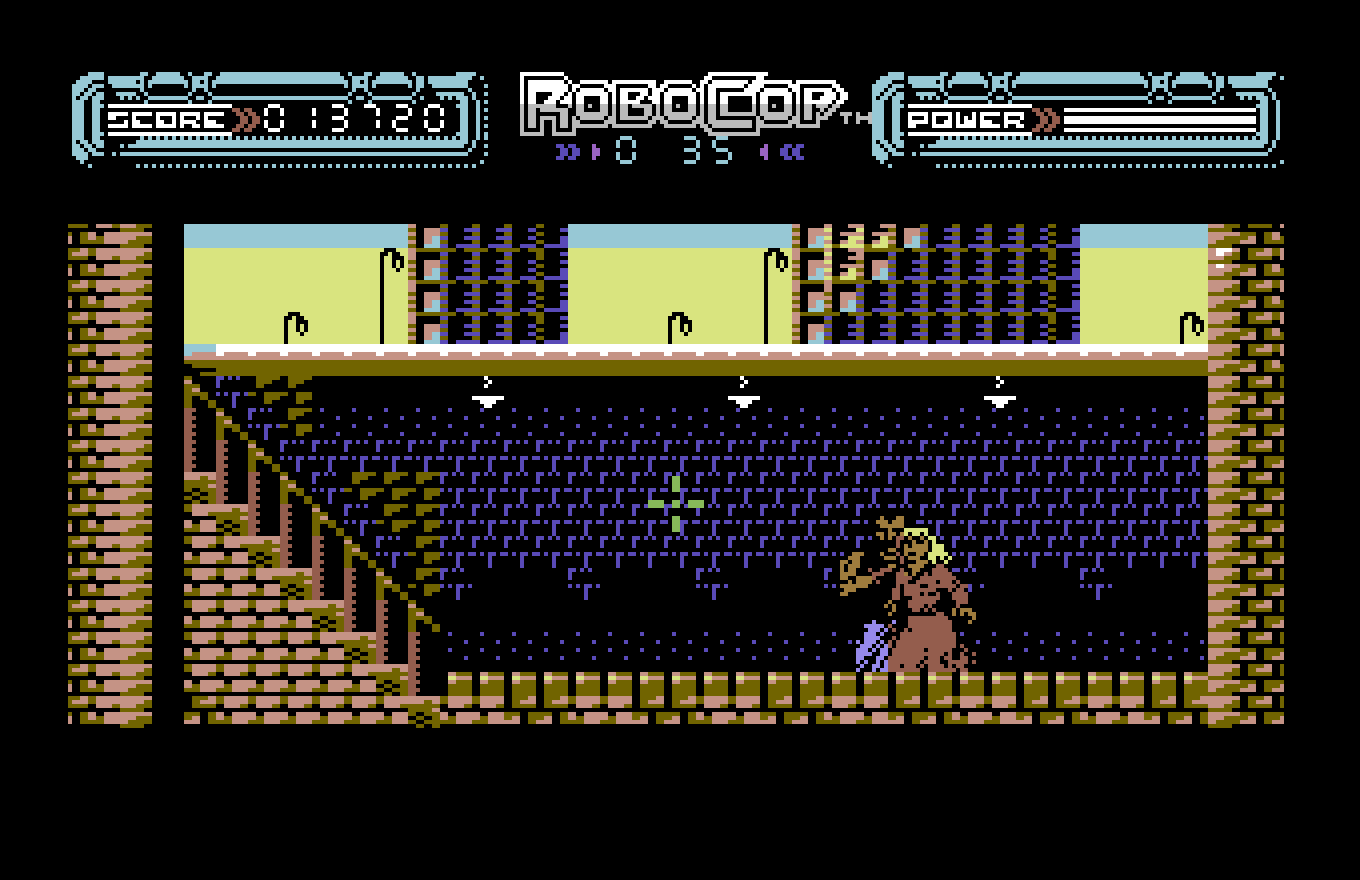Click the timer showing 0 35
The width and height of the screenshot is (1360, 880).
coord(672,150)
